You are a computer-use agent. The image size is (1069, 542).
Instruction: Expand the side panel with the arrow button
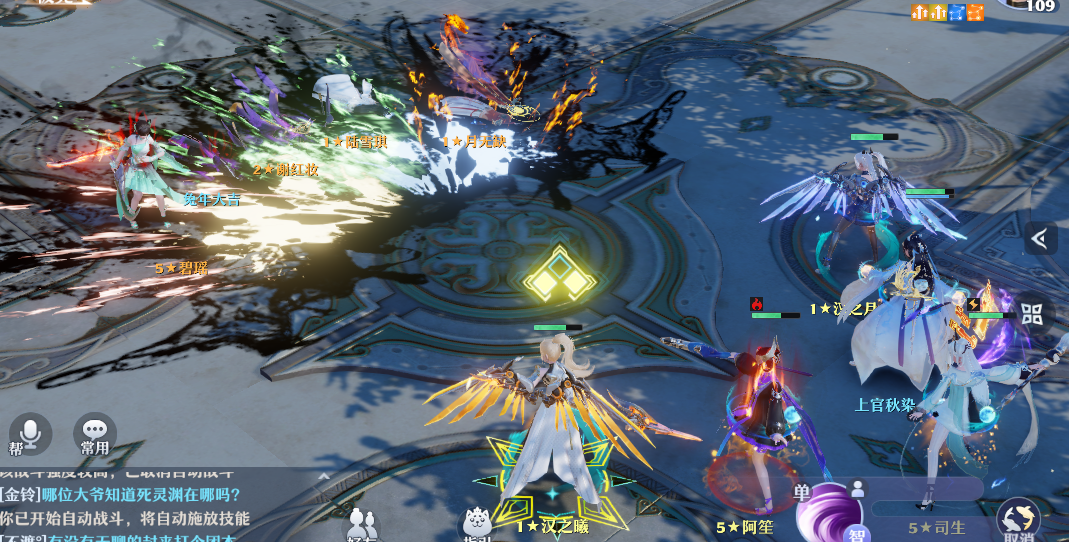tap(1041, 238)
